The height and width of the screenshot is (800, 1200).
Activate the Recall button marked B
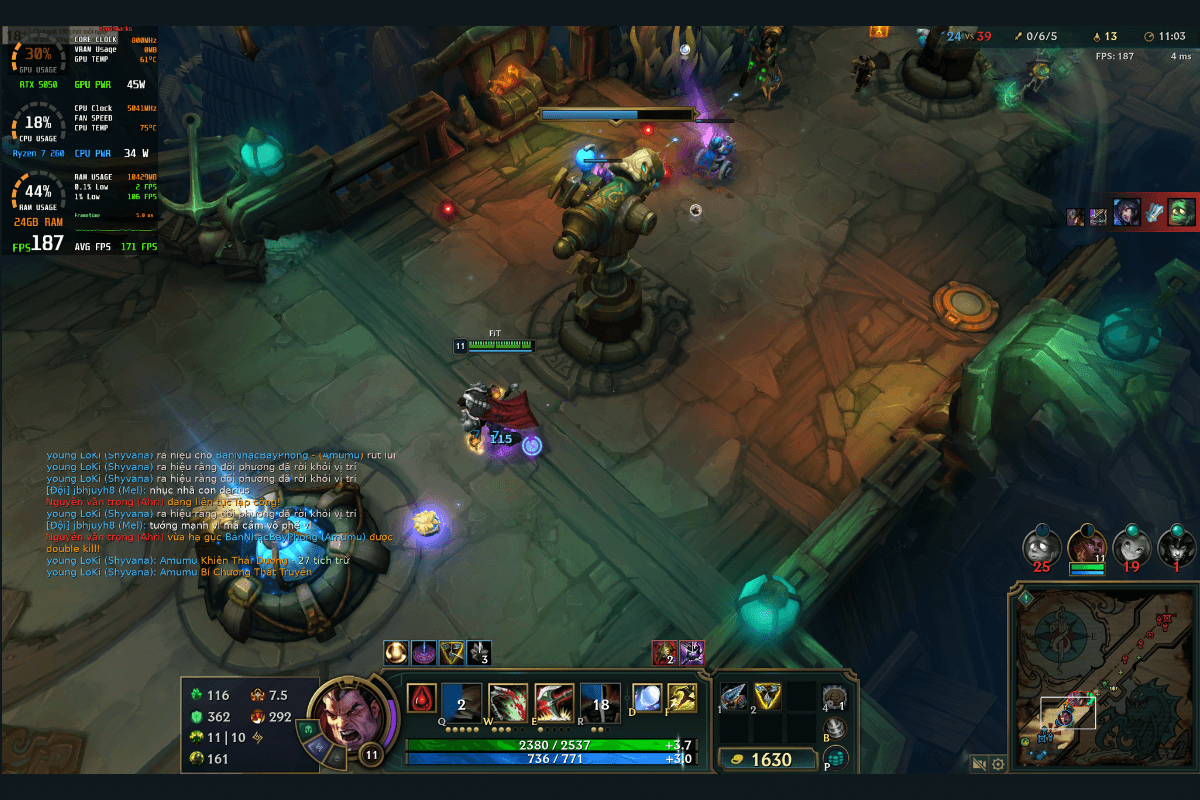(836, 728)
